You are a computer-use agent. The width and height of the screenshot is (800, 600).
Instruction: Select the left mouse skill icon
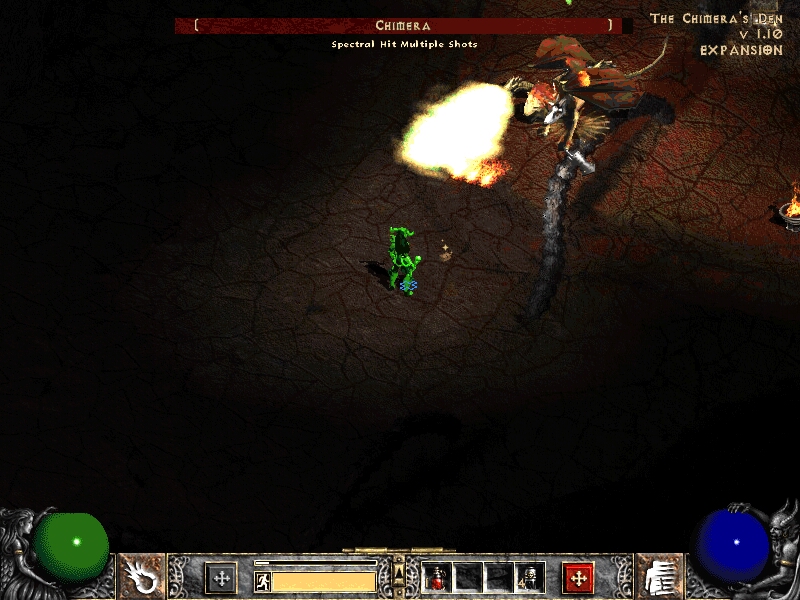tap(141, 577)
